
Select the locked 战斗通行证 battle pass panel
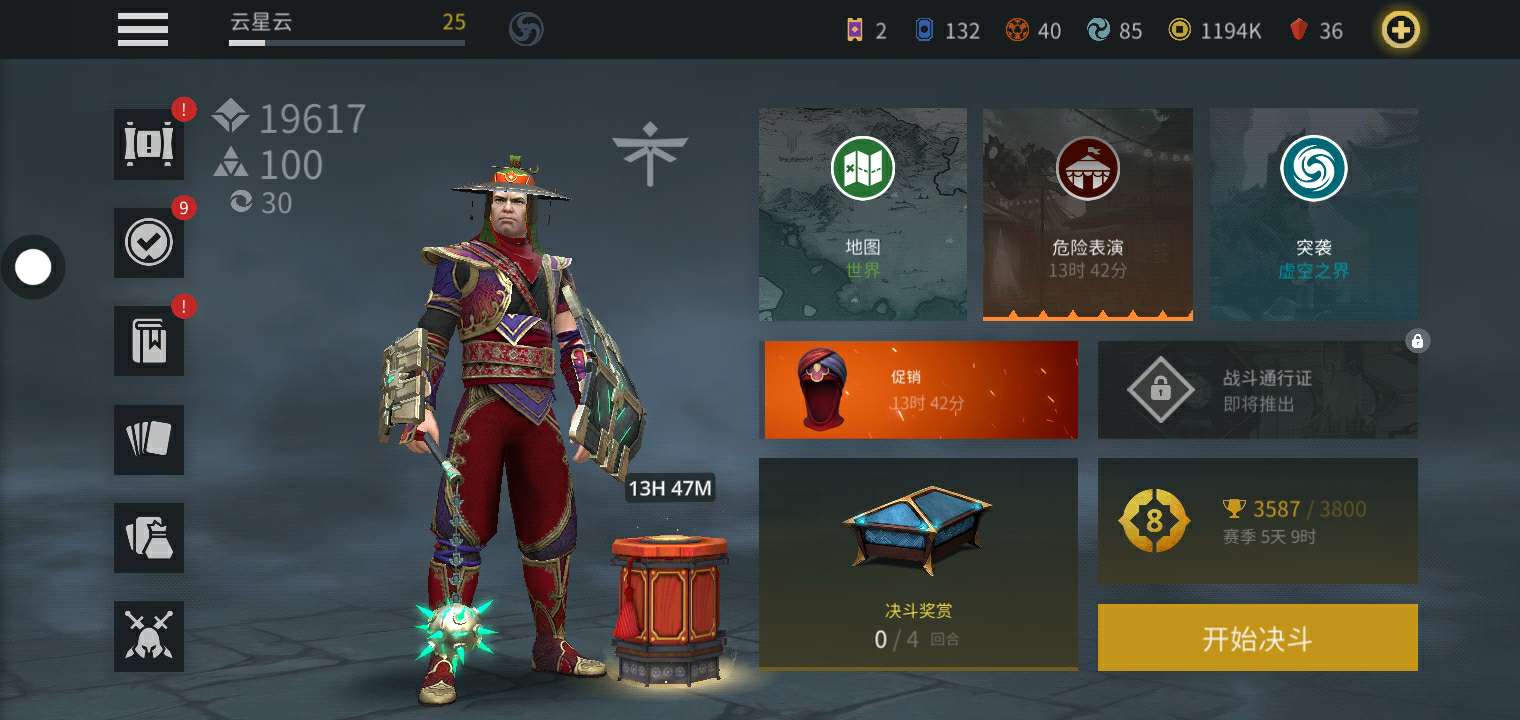[x=1257, y=390]
